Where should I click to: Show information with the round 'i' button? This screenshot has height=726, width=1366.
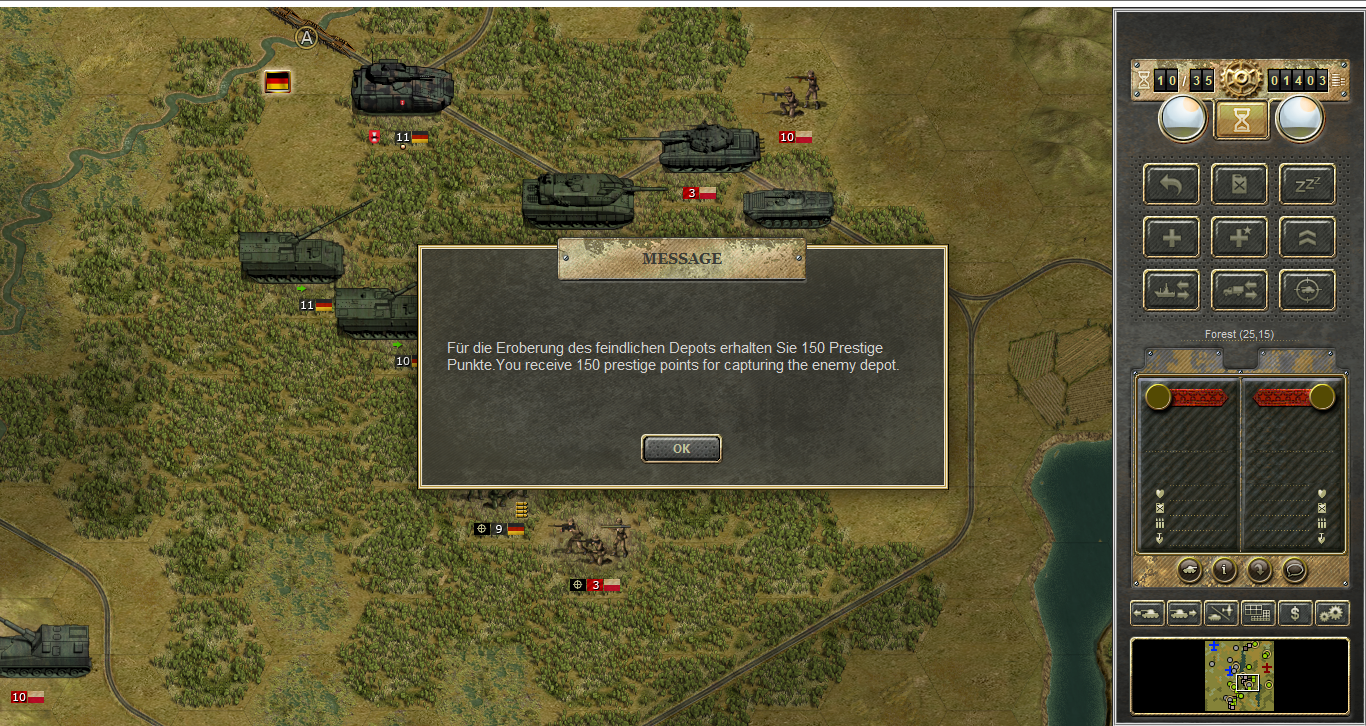point(1224,570)
